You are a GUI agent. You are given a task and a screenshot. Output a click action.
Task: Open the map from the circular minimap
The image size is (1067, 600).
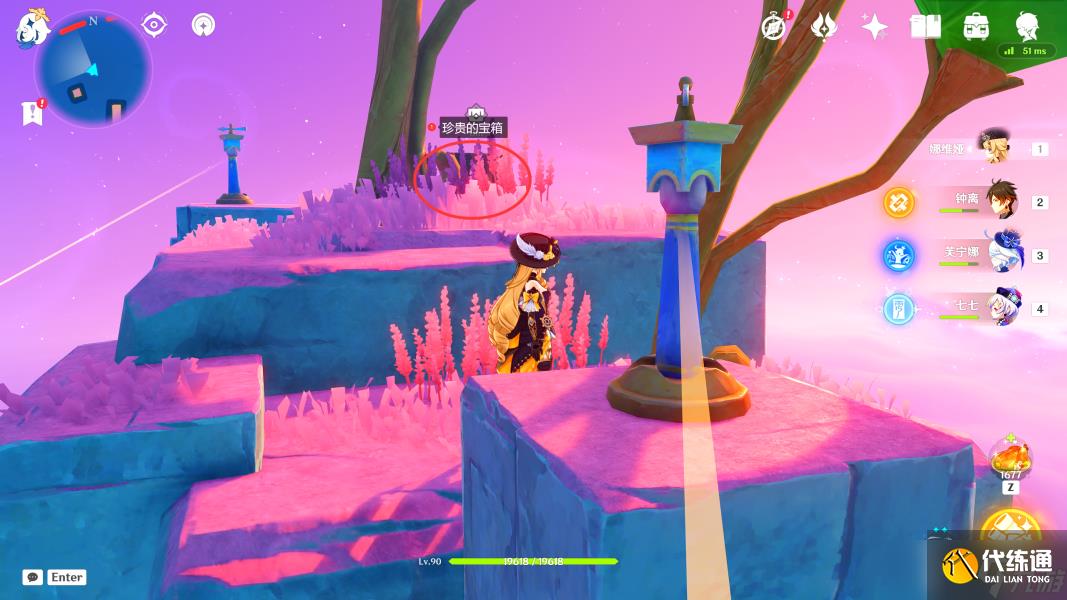(x=92, y=70)
